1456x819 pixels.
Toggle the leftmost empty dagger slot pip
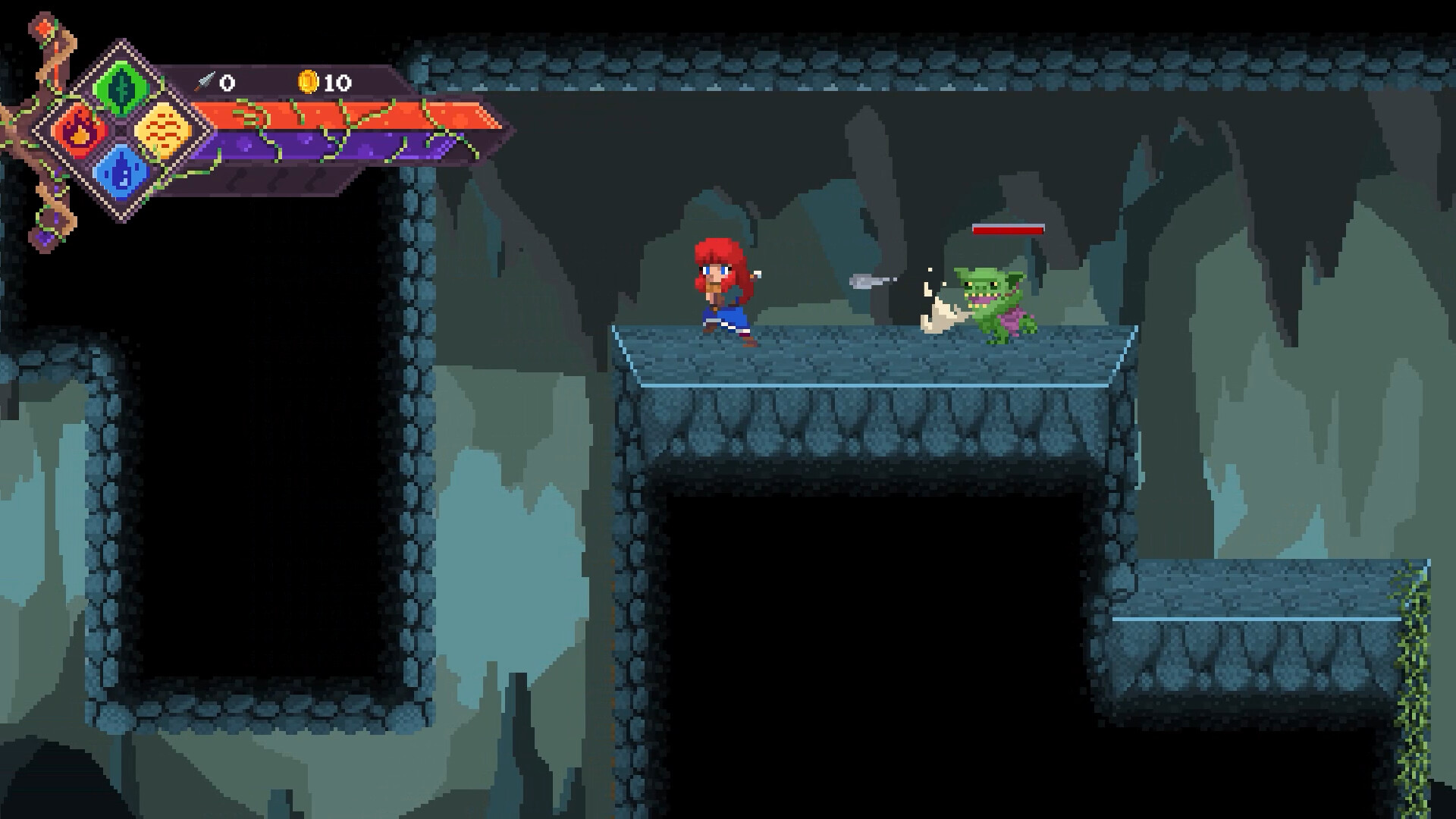click(x=238, y=180)
